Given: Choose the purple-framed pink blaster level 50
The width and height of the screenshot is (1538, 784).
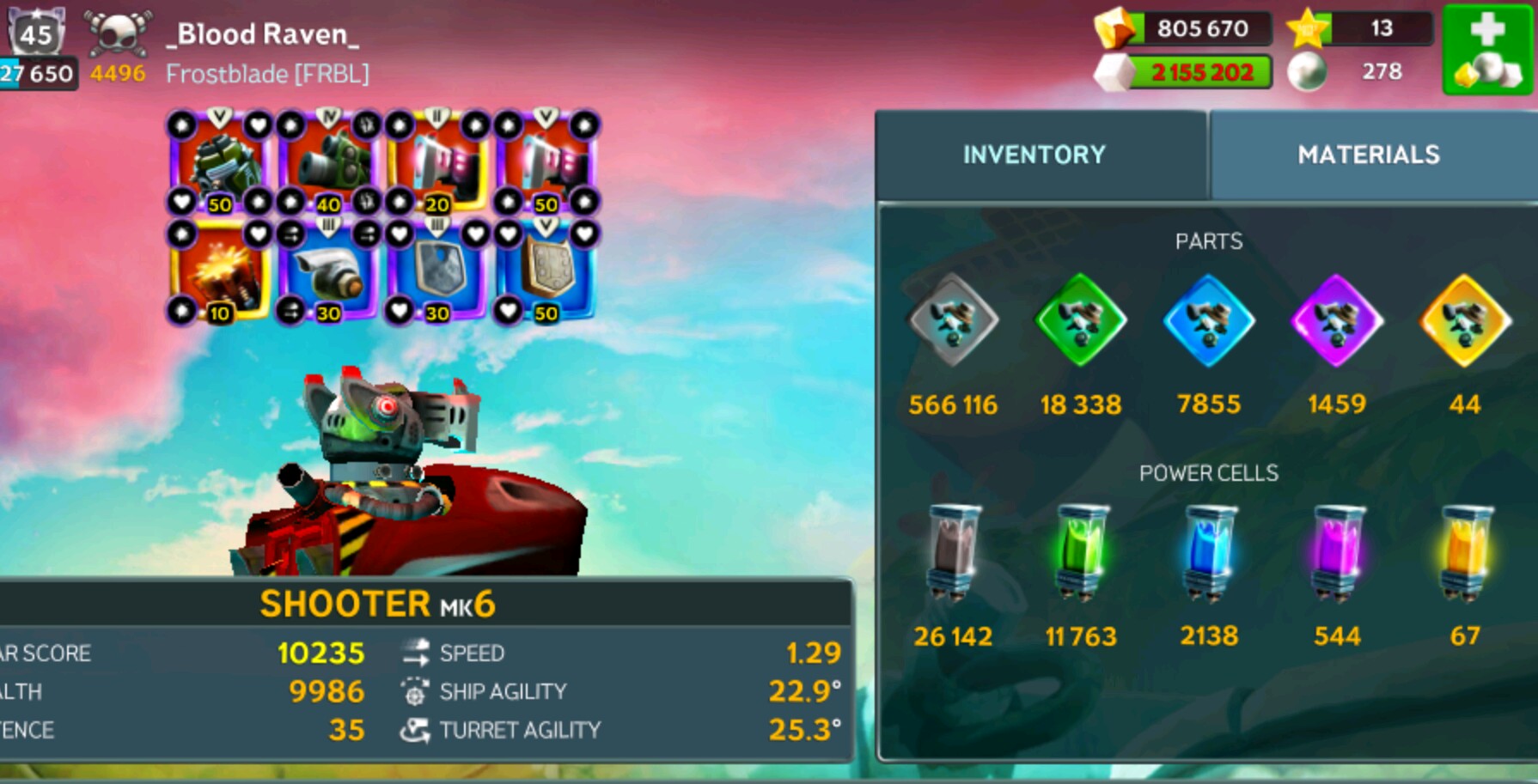Looking at the screenshot, I should coord(546,161).
